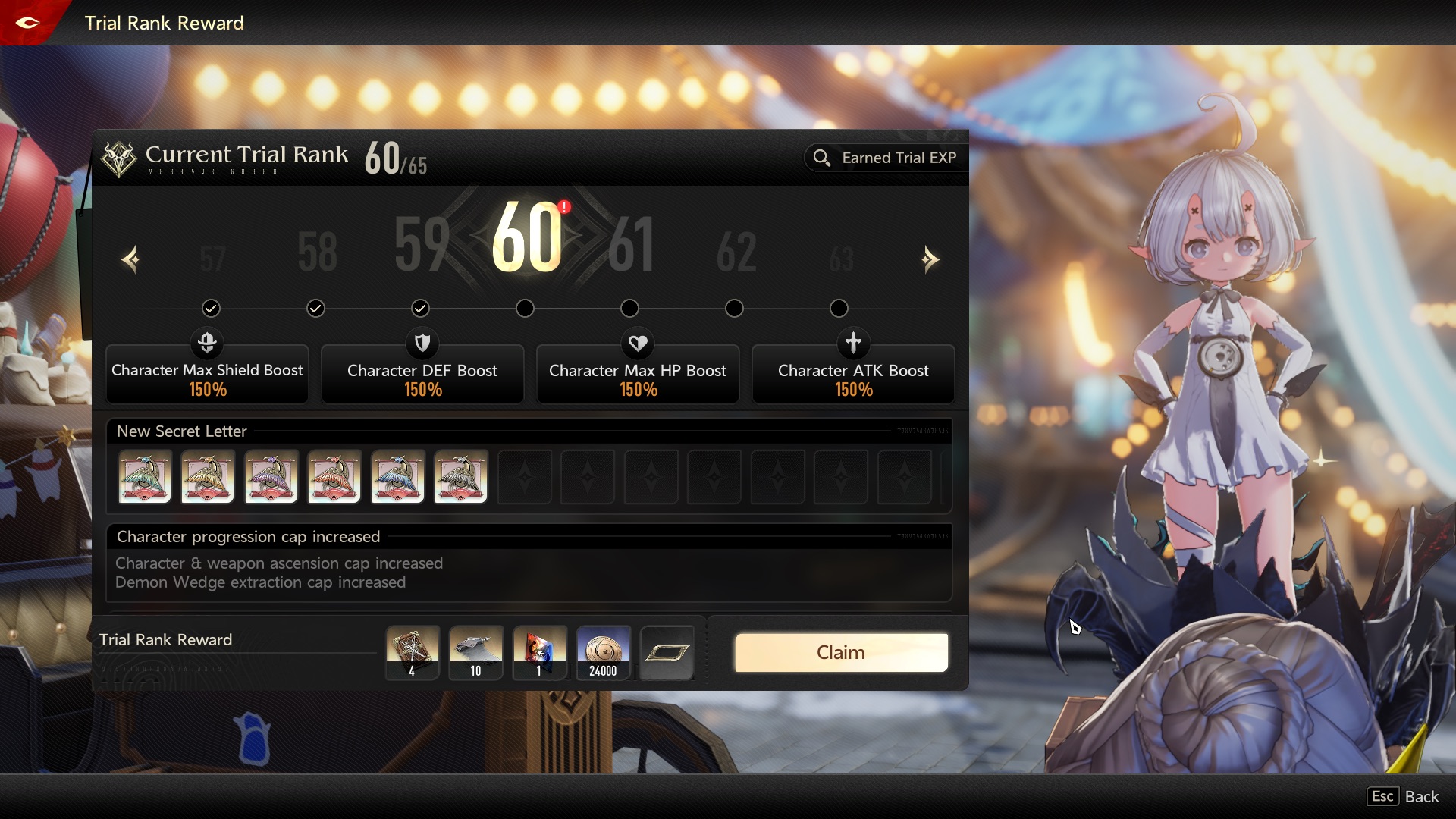Go back using the top-left arrow
The width and height of the screenshot is (1456, 819).
click(x=28, y=23)
